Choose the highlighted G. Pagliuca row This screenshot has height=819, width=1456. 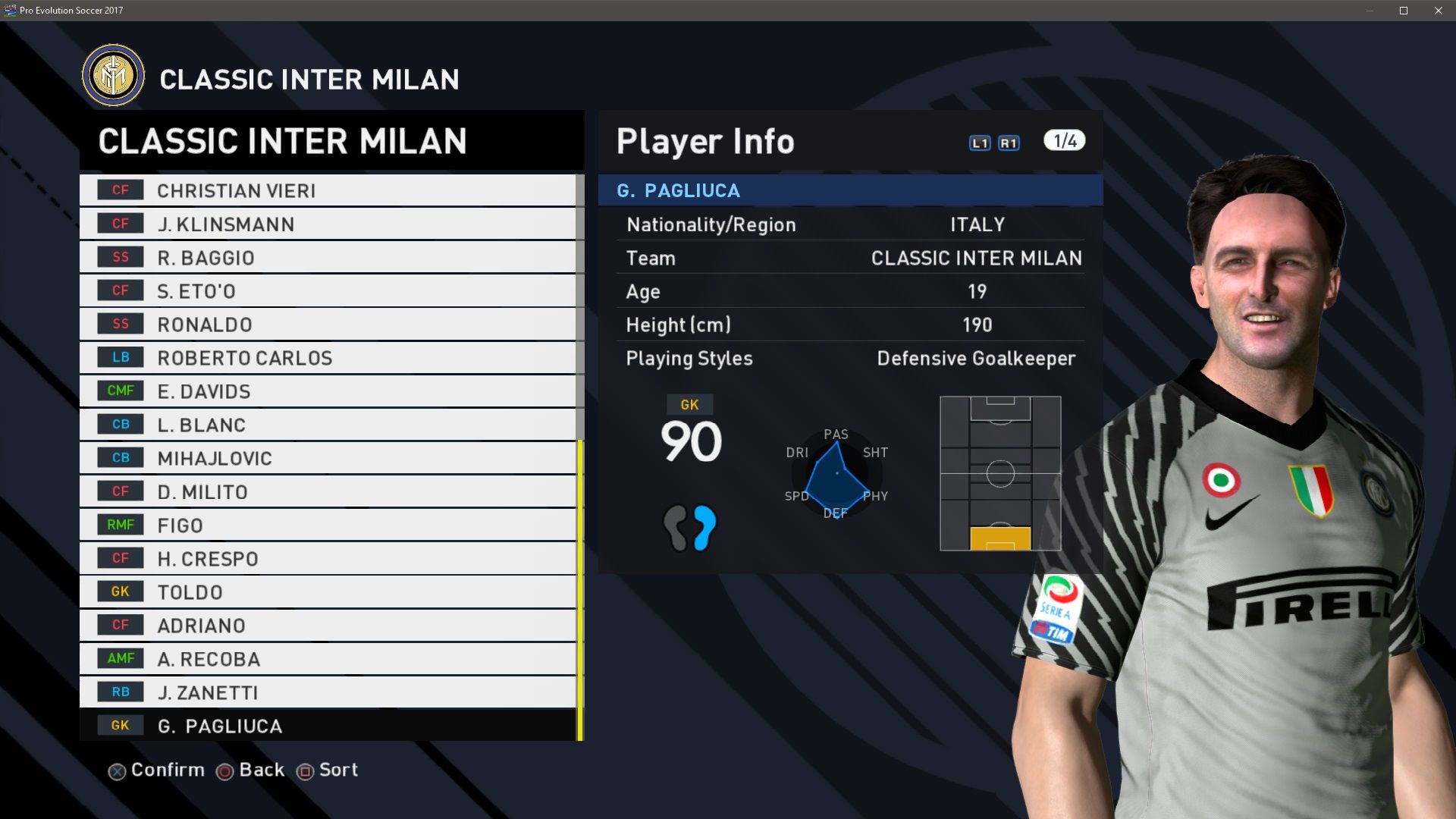[328, 726]
